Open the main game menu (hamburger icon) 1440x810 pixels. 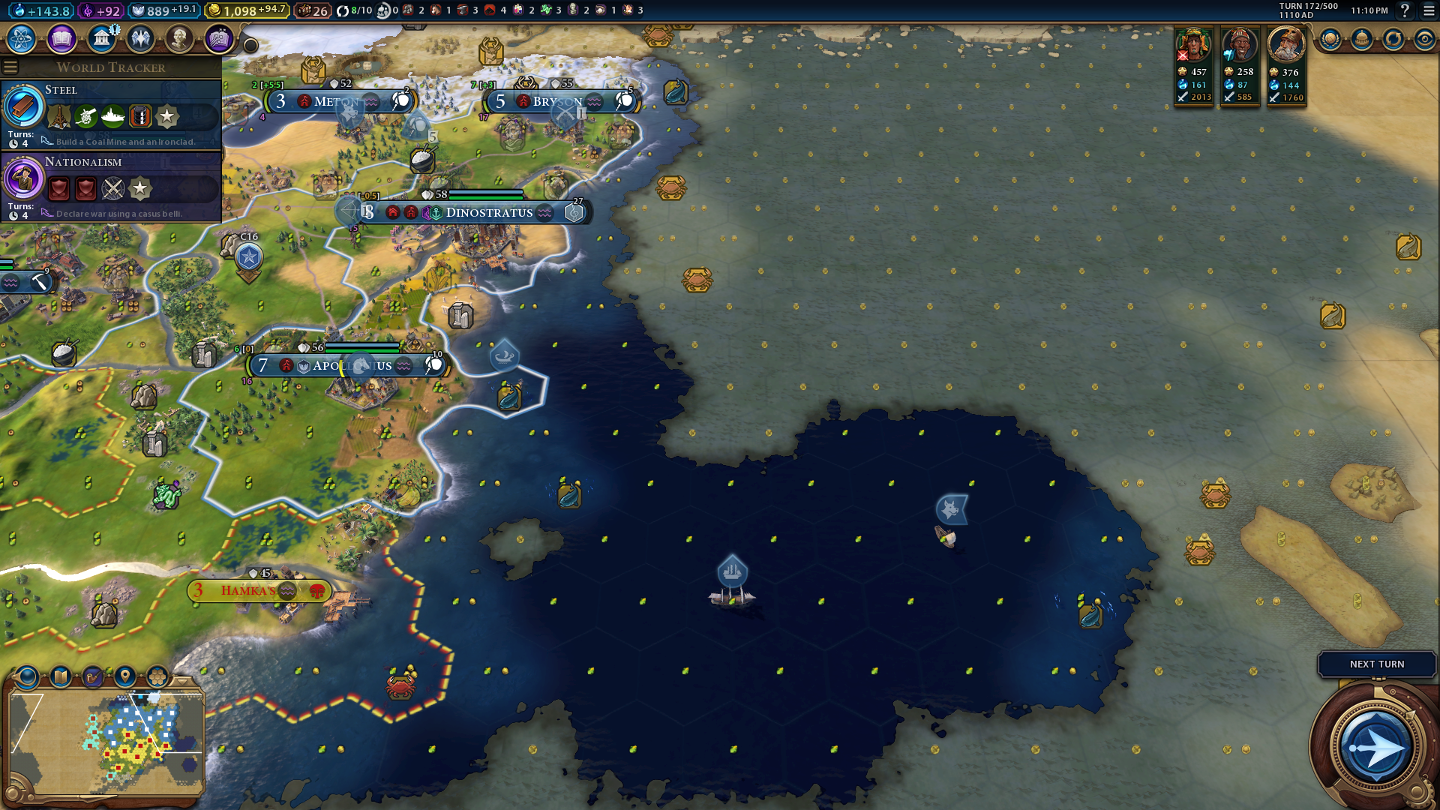[x=1428, y=10]
